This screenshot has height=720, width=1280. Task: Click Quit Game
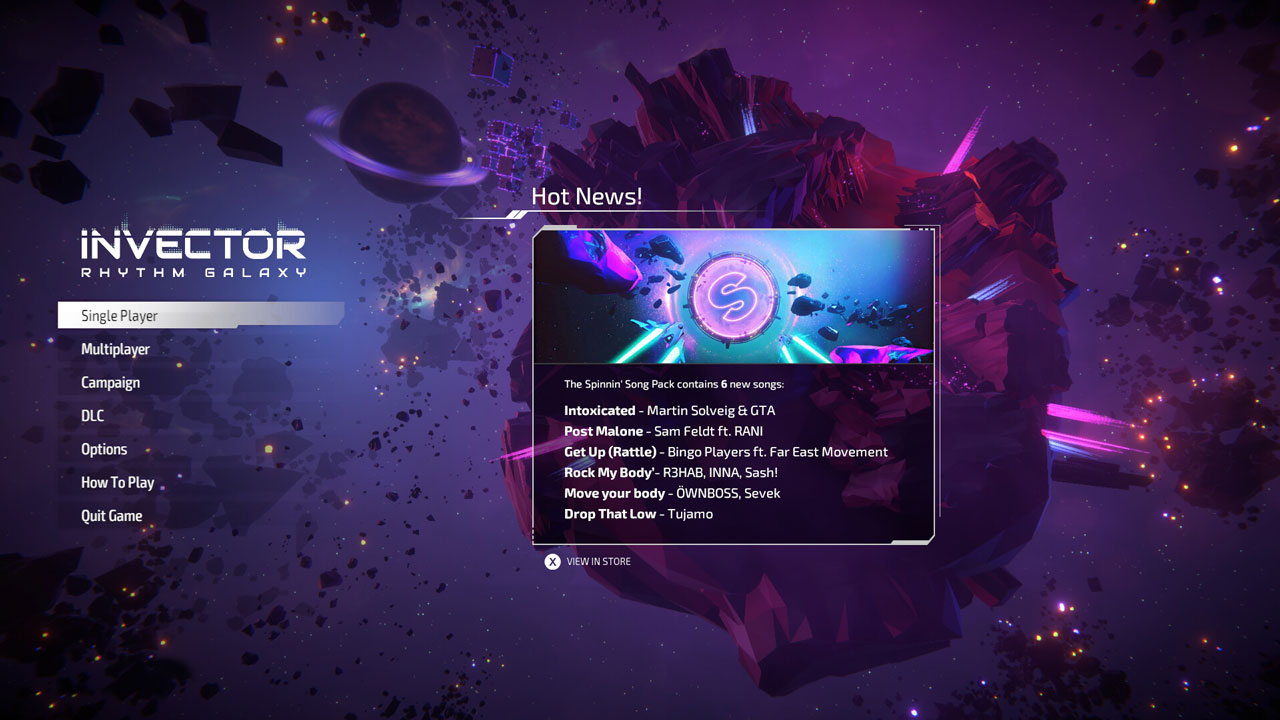click(111, 515)
